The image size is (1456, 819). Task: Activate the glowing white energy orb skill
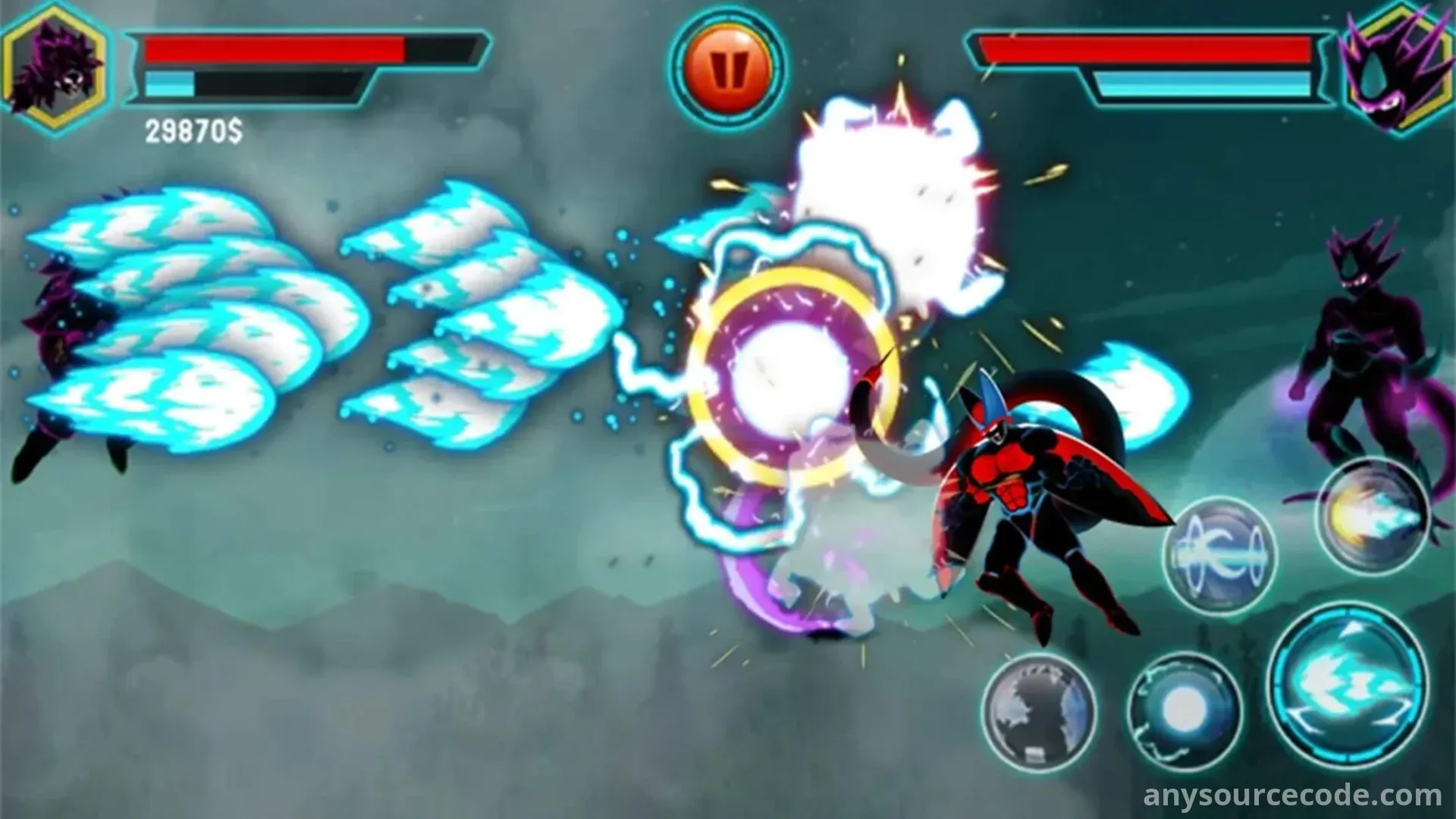pos(1184,711)
